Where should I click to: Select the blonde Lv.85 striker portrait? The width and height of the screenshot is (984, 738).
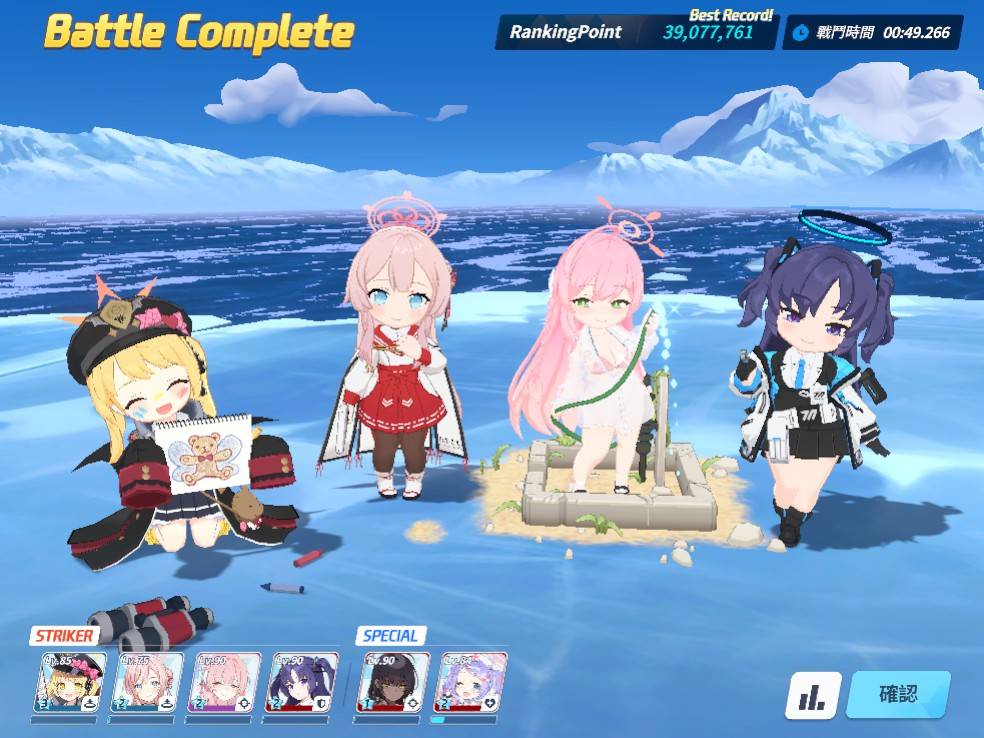[x=70, y=682]
